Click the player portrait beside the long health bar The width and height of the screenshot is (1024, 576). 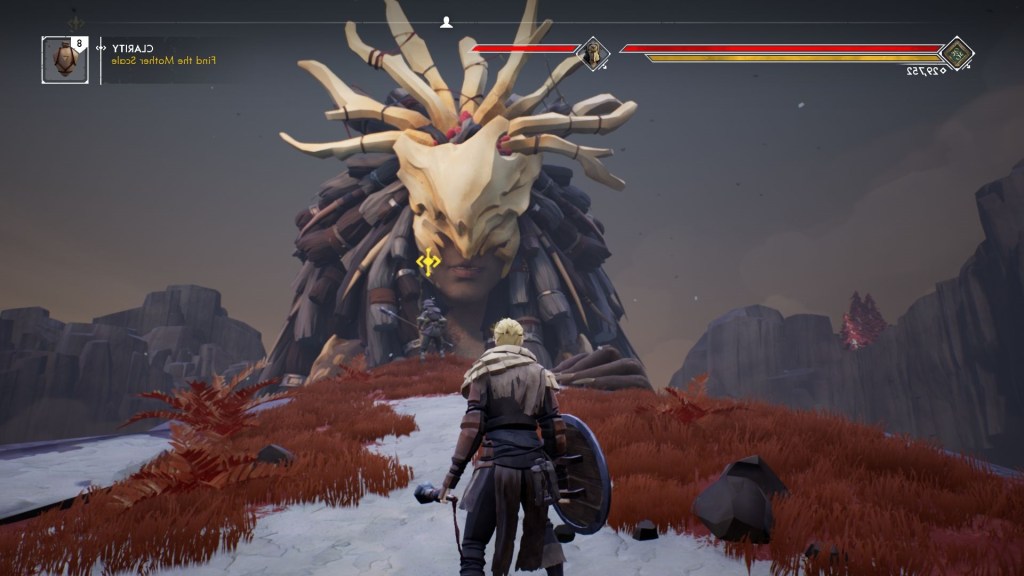pyautogui.click(x=957, y=53)
